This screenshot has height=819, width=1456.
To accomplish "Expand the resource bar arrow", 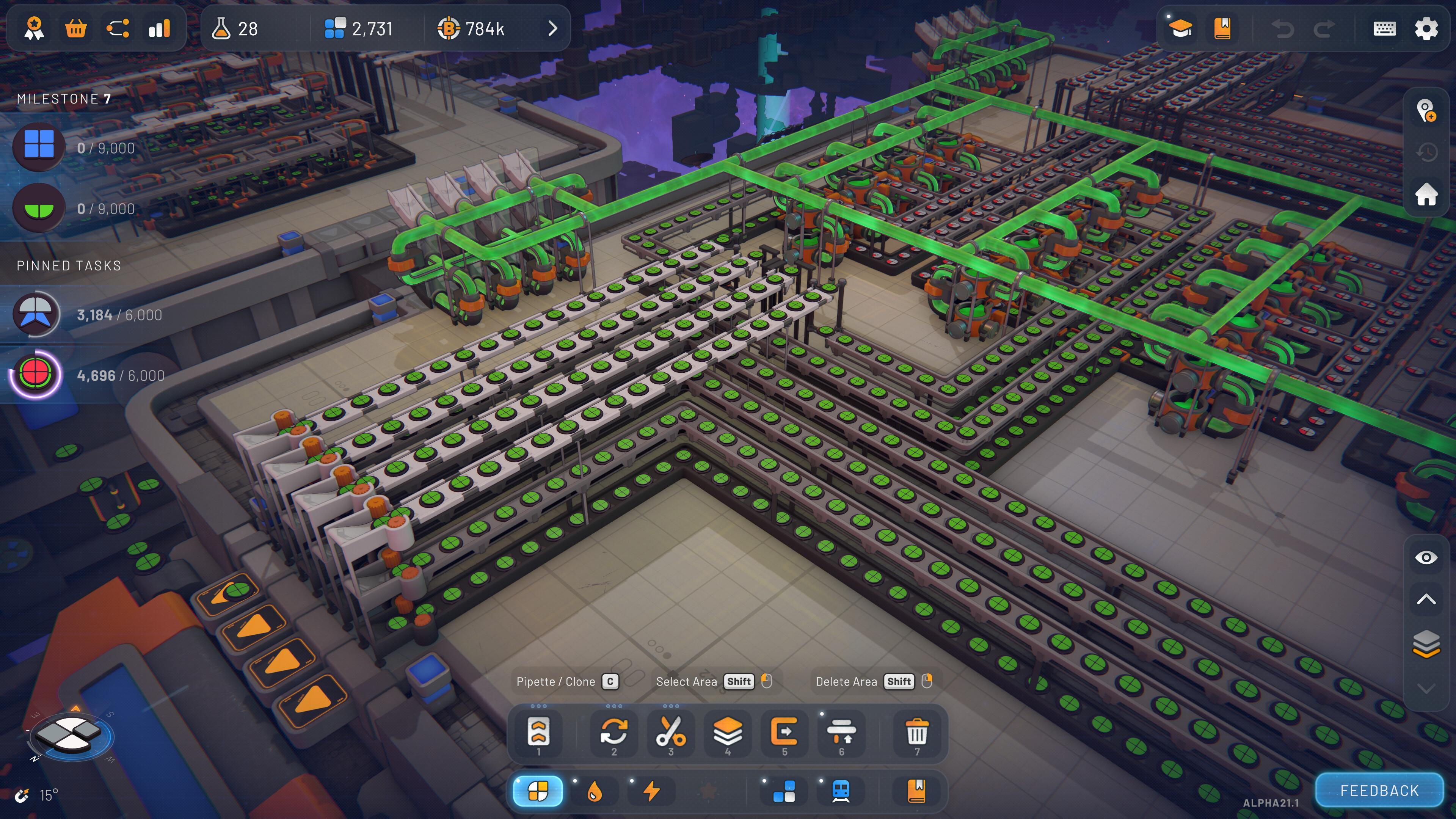I will (553, 29).
